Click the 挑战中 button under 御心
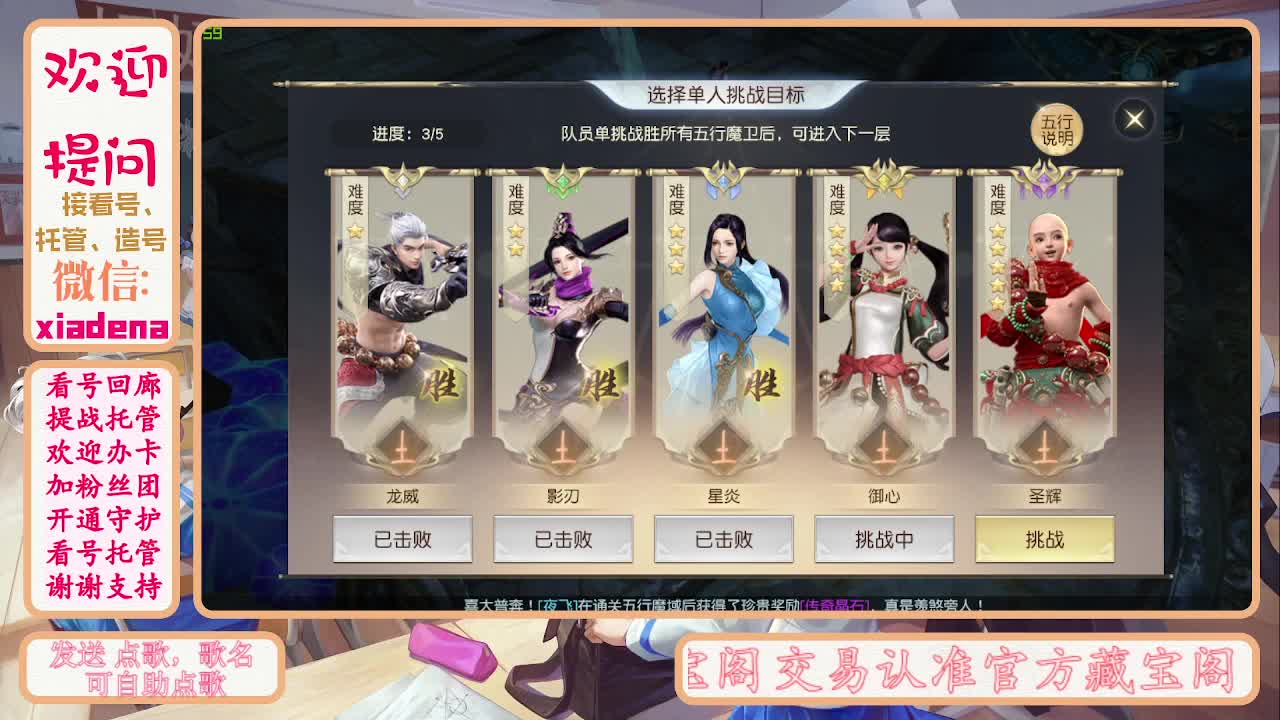This screenshot has height=720, width=1280. click(x=885, y=539)
